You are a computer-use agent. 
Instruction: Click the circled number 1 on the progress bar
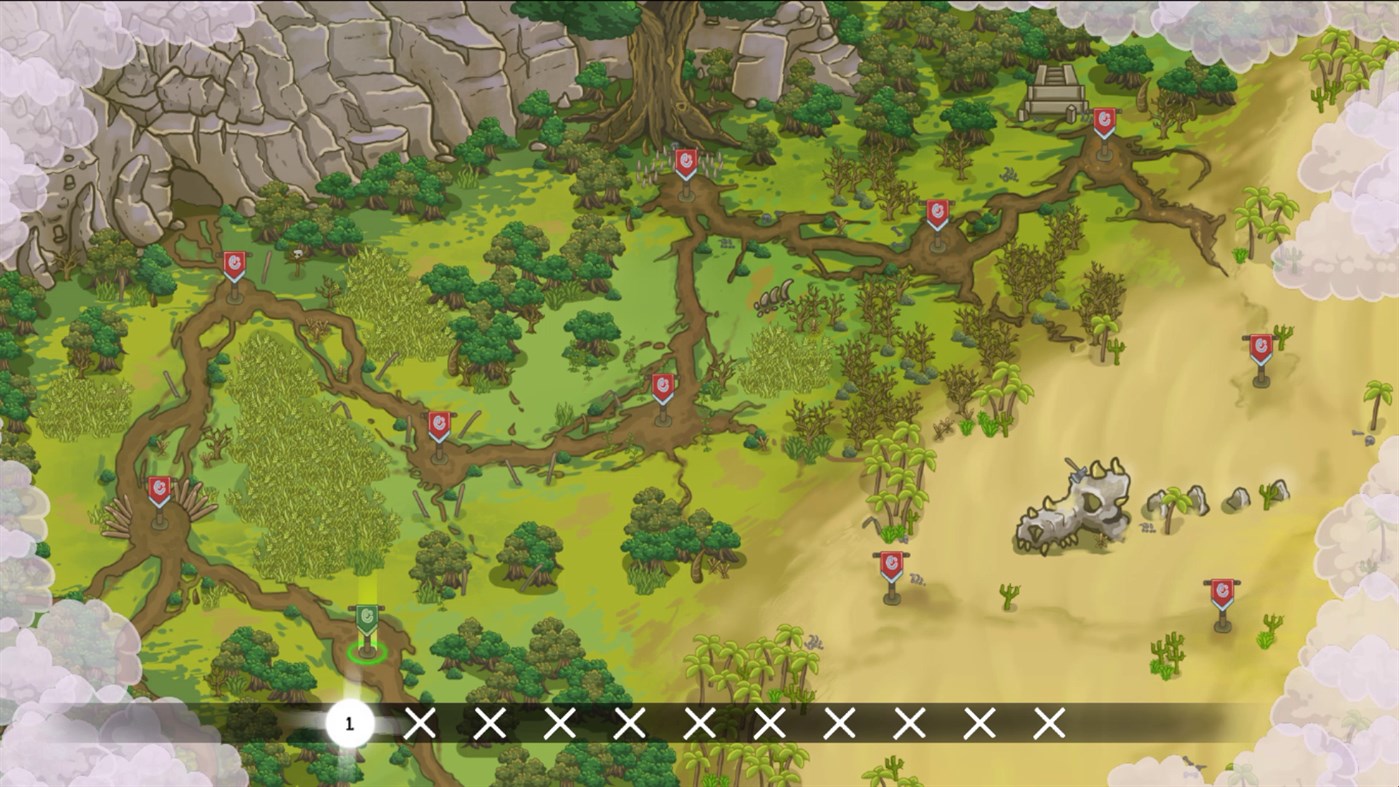pyautogui.click(x=348, y=722)
